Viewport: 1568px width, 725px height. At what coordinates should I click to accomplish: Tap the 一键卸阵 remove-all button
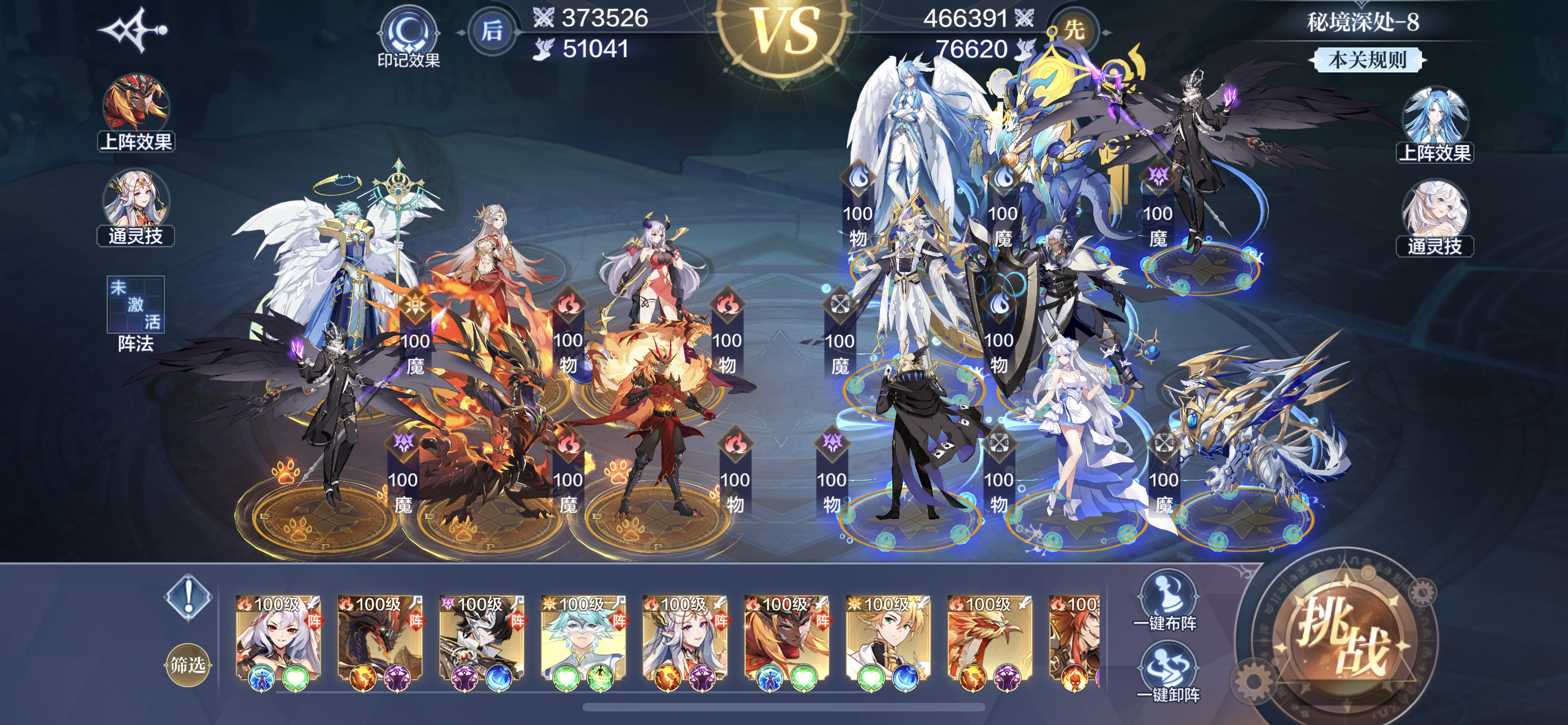pos(1167,671)
